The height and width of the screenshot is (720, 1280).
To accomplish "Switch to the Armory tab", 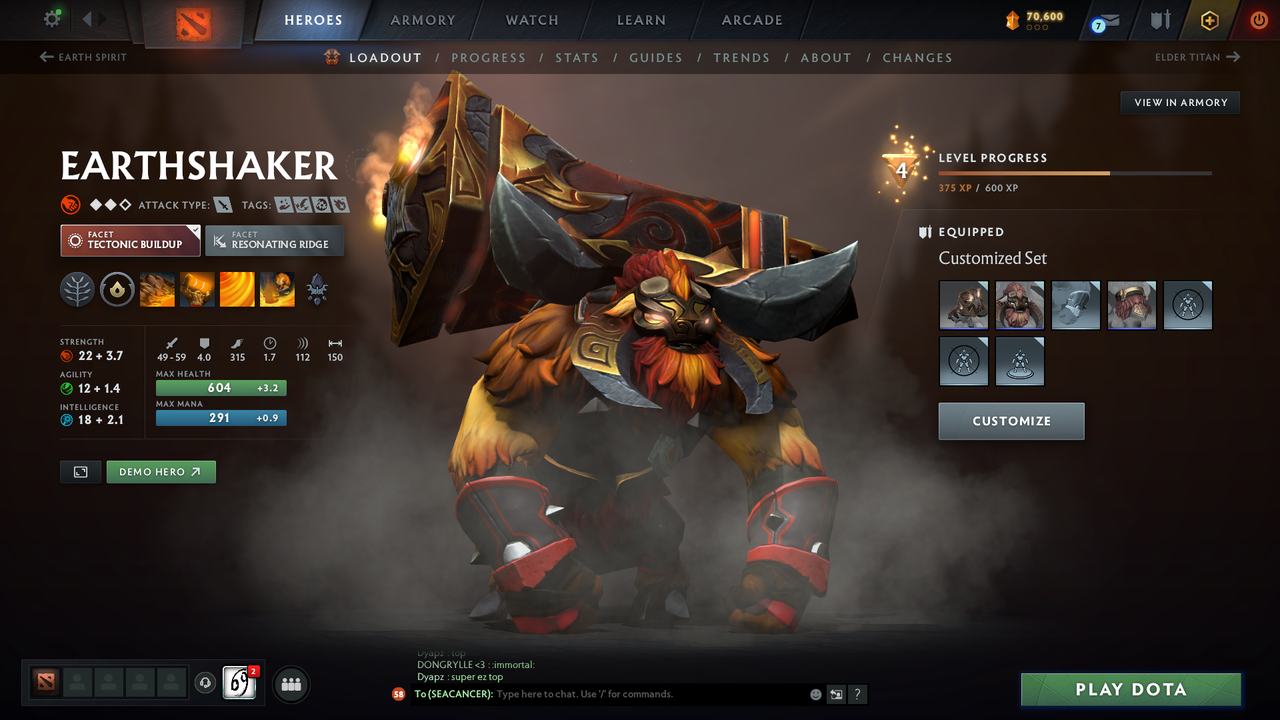I will pyautogui.click(x=422, y=20).
